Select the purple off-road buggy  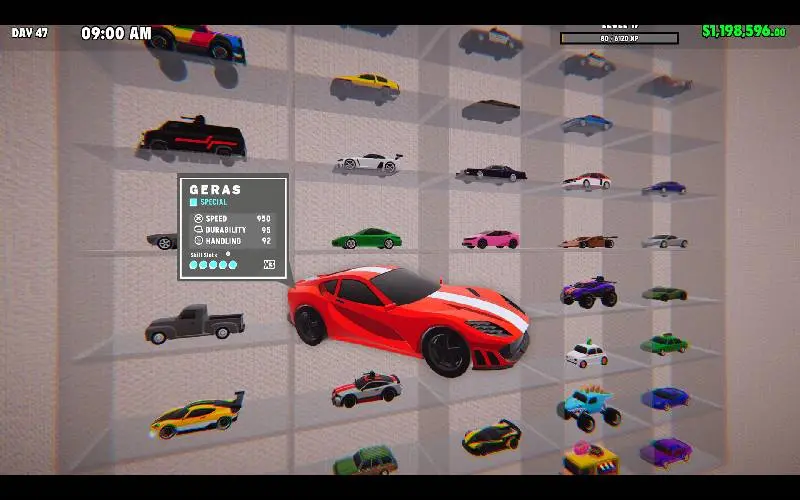[589, 291]
